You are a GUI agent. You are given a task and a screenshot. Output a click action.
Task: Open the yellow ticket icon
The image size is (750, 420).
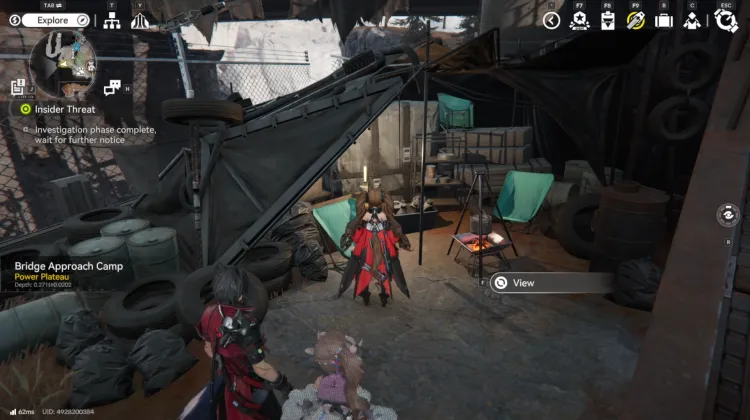[634, 21]
